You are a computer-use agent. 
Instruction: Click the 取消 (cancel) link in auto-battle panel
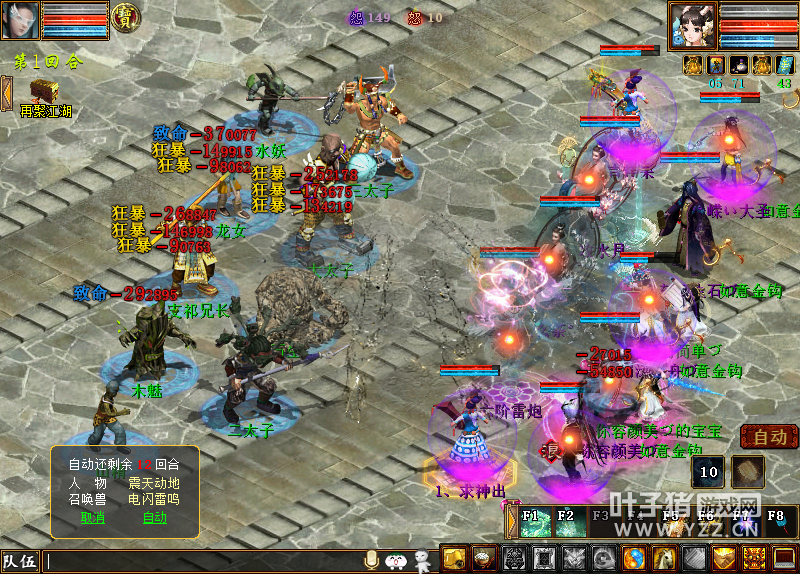point(92,517)
